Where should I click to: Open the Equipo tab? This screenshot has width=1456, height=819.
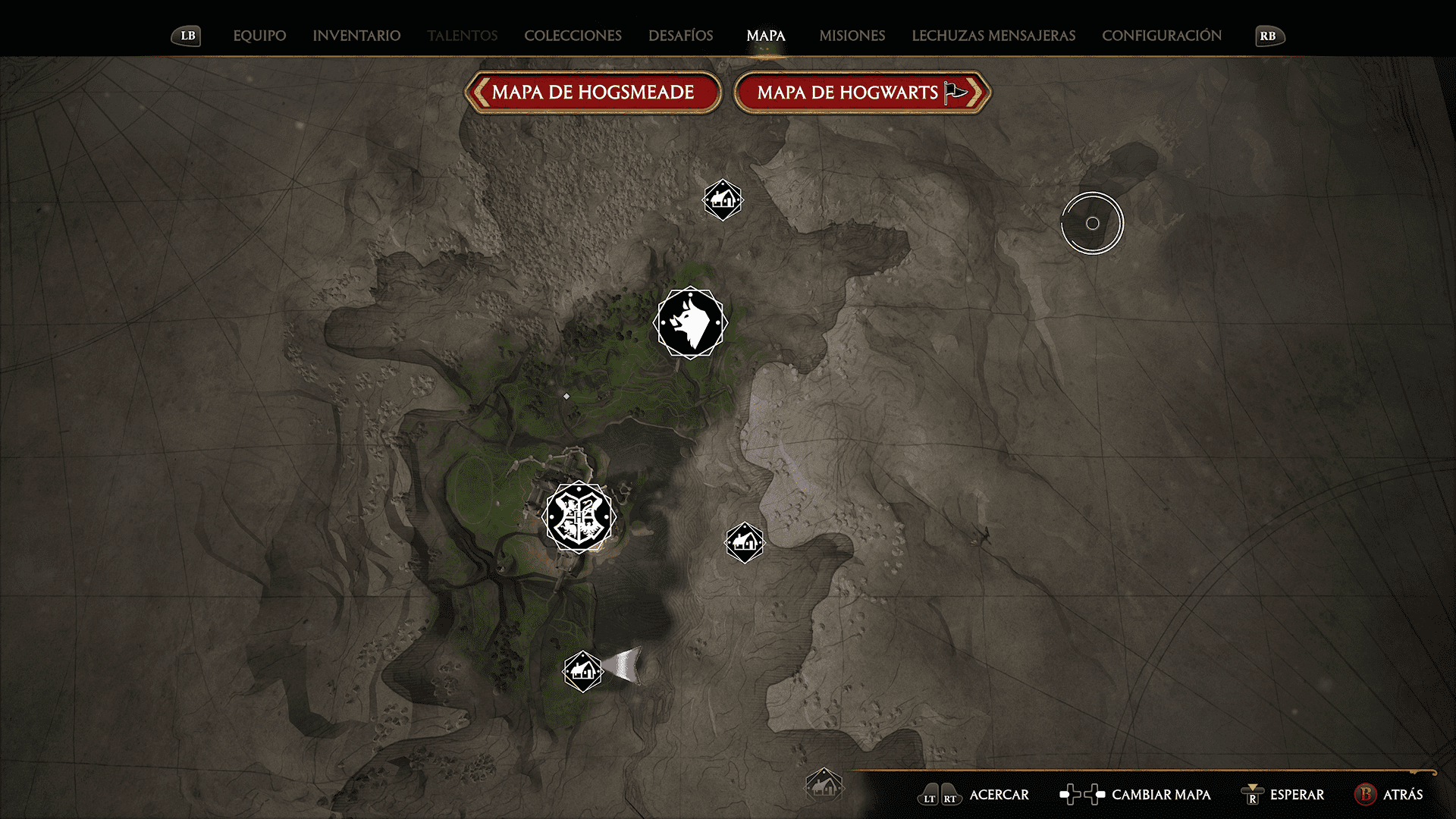[259, 36]
